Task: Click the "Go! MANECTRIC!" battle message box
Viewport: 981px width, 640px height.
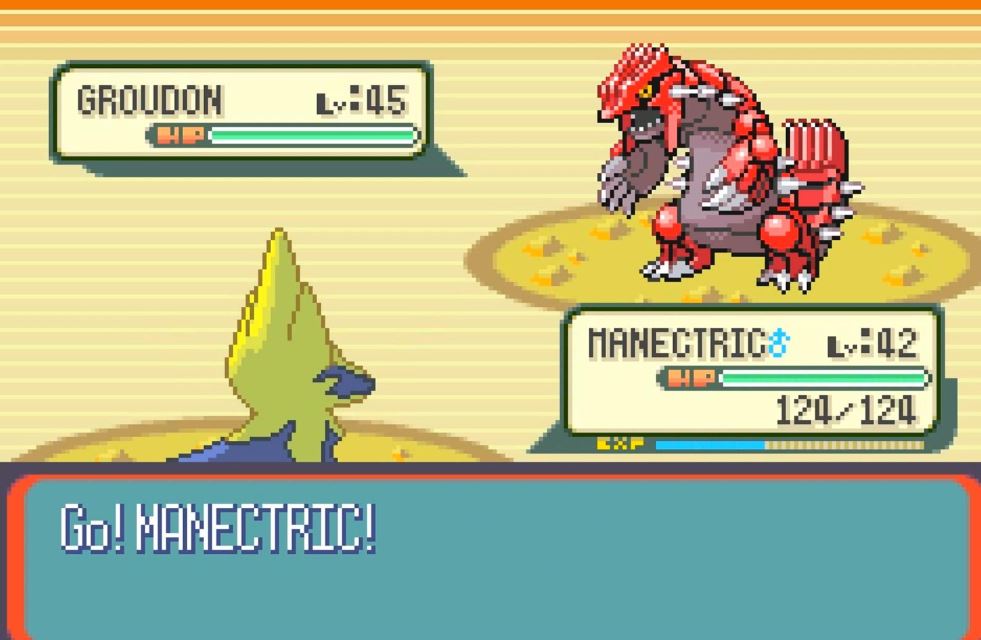Action: 490,555
